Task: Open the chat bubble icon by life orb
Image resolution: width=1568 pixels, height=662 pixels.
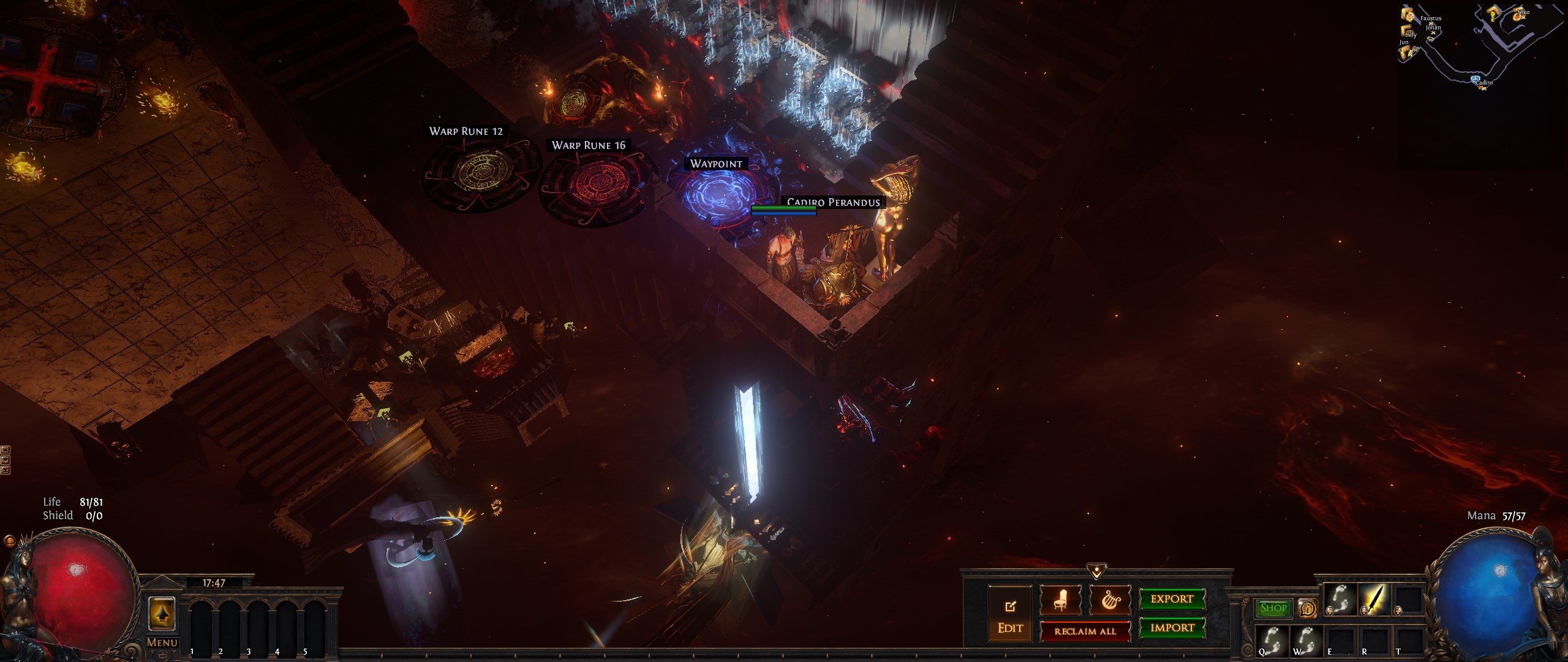Action: point(9,542)
